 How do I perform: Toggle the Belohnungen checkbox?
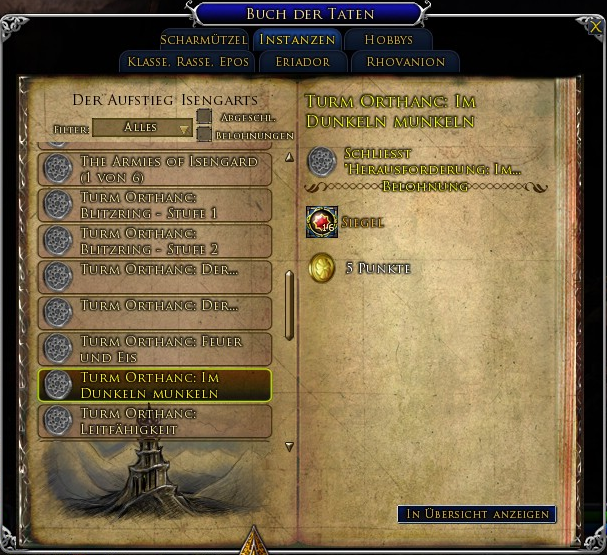(204, 134)
